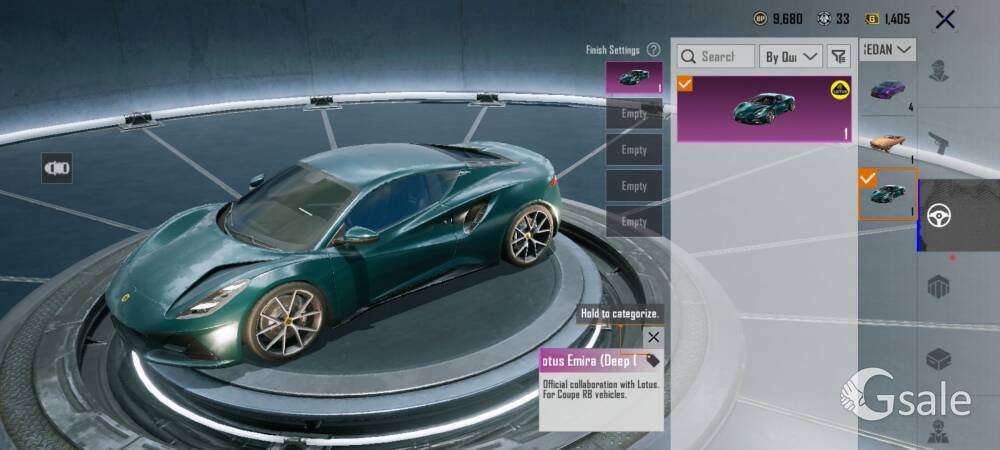Screen dimensions: 1000x450
Task: Select the Lotus Emira finish card
Action: click(x=764, y=108)
